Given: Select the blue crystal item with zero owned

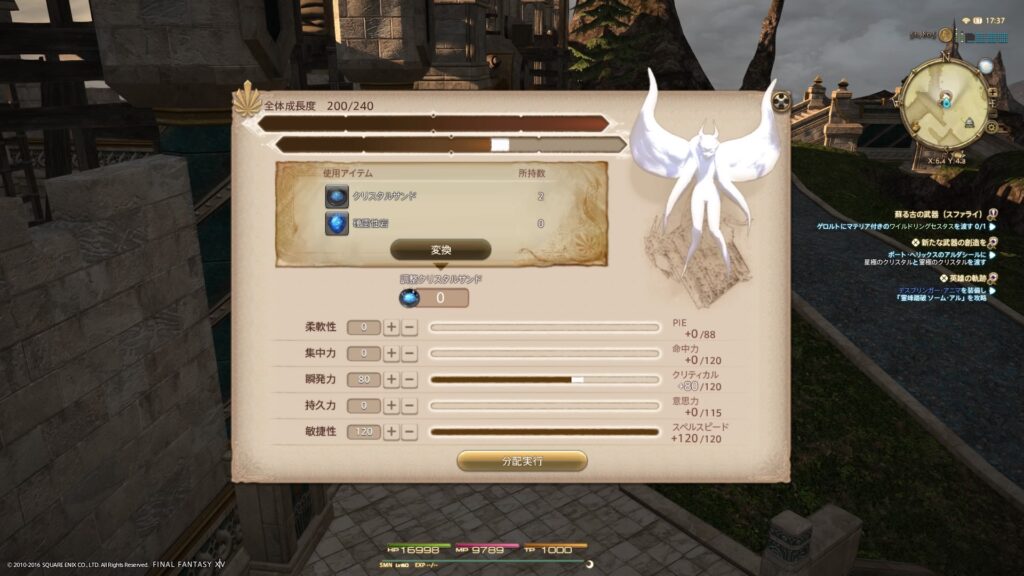Looking at the screenshot, I should click(336, 224).
